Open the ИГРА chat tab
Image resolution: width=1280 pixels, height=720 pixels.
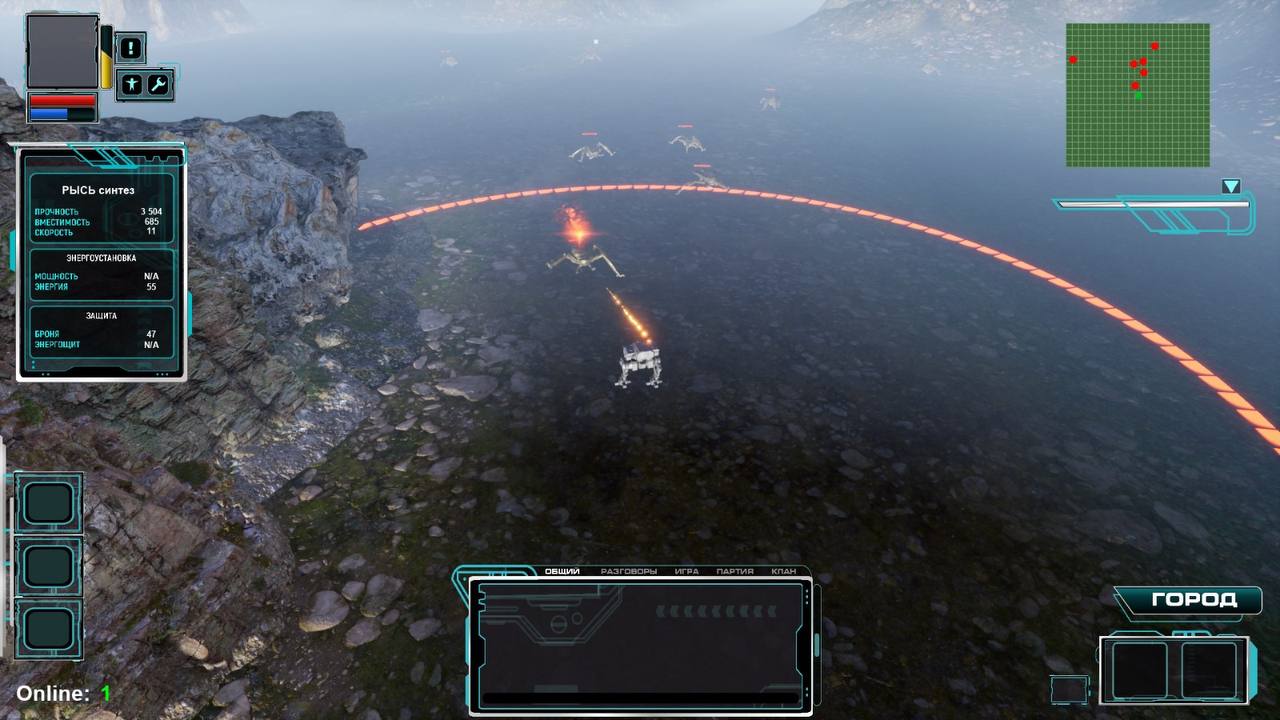pos(686,572)
